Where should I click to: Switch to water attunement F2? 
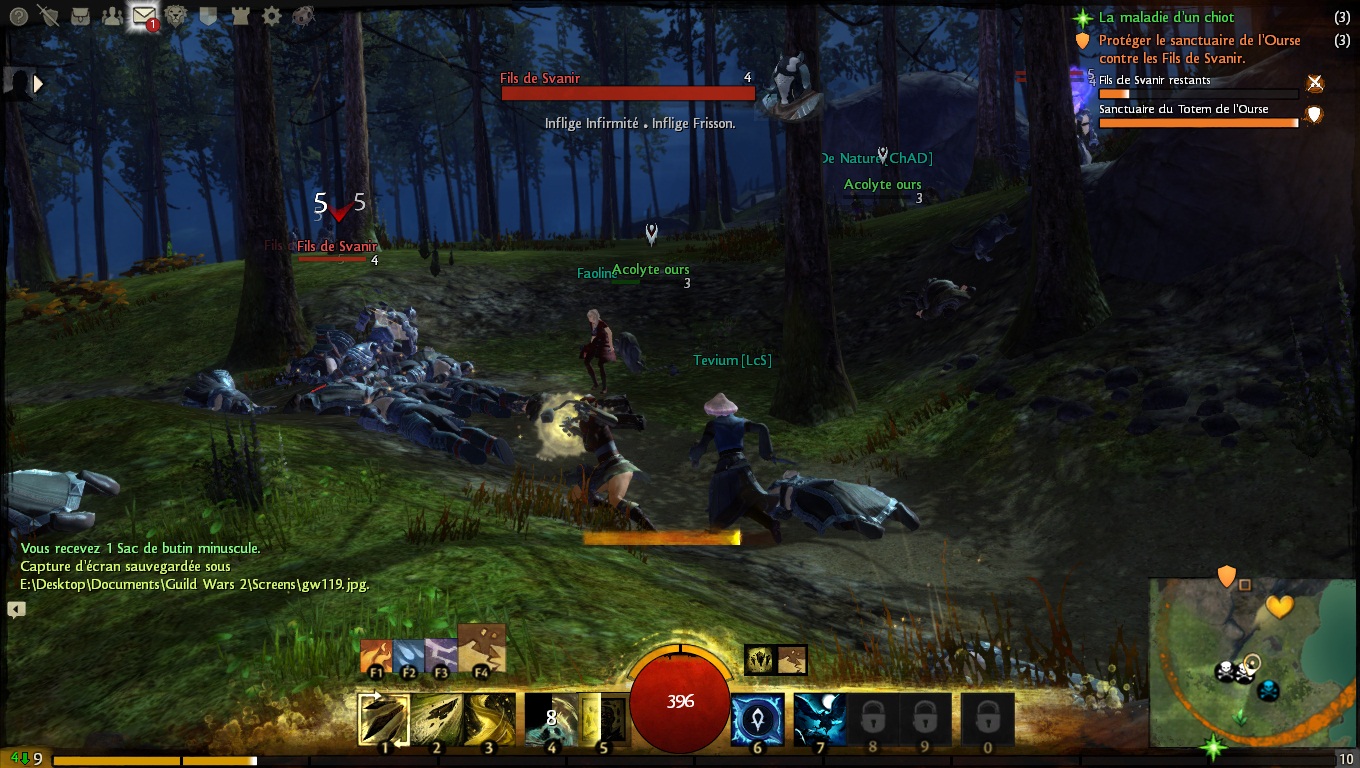[x=408, y=657]
